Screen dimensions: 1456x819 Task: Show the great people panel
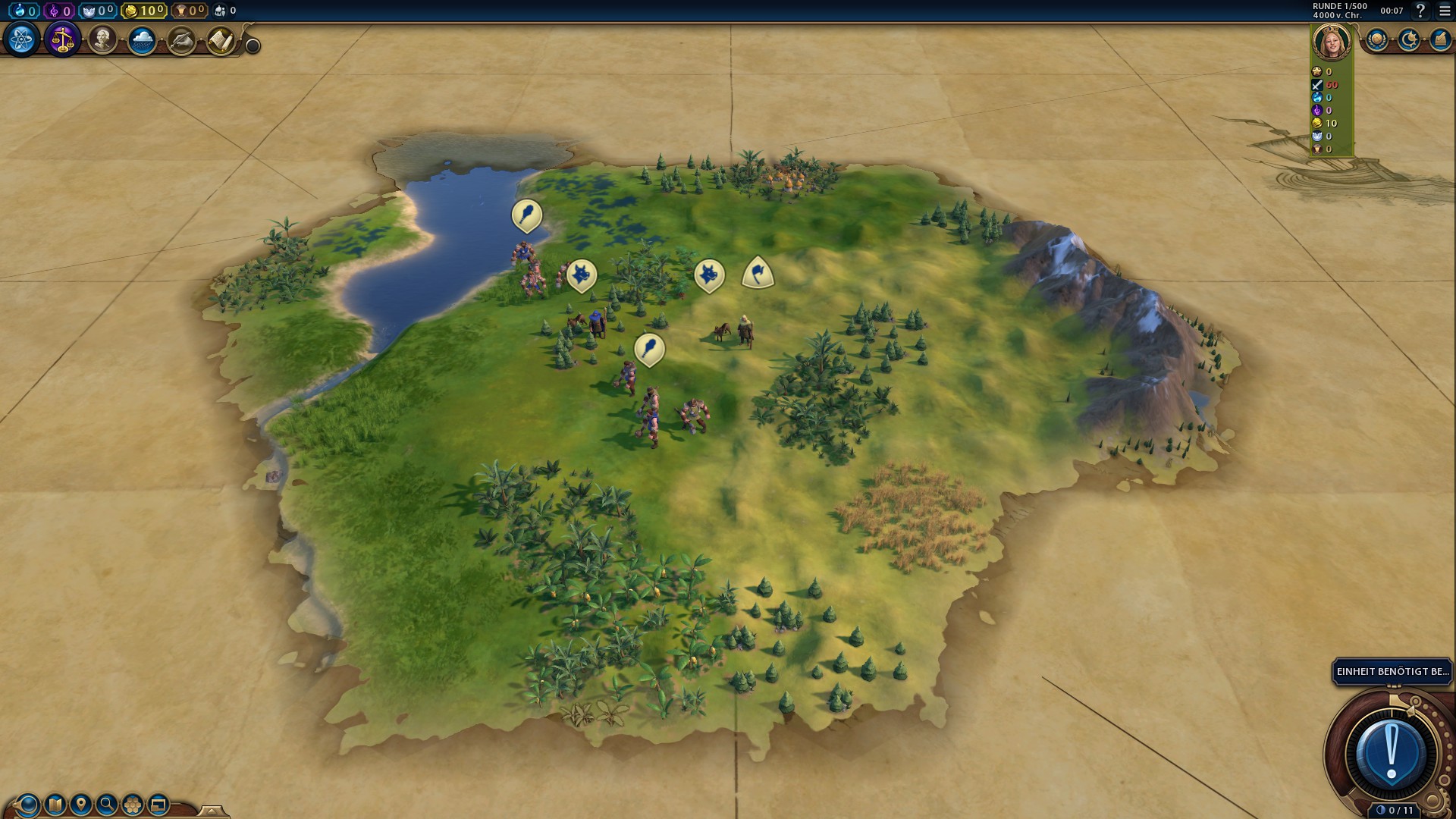click(102, 39)
